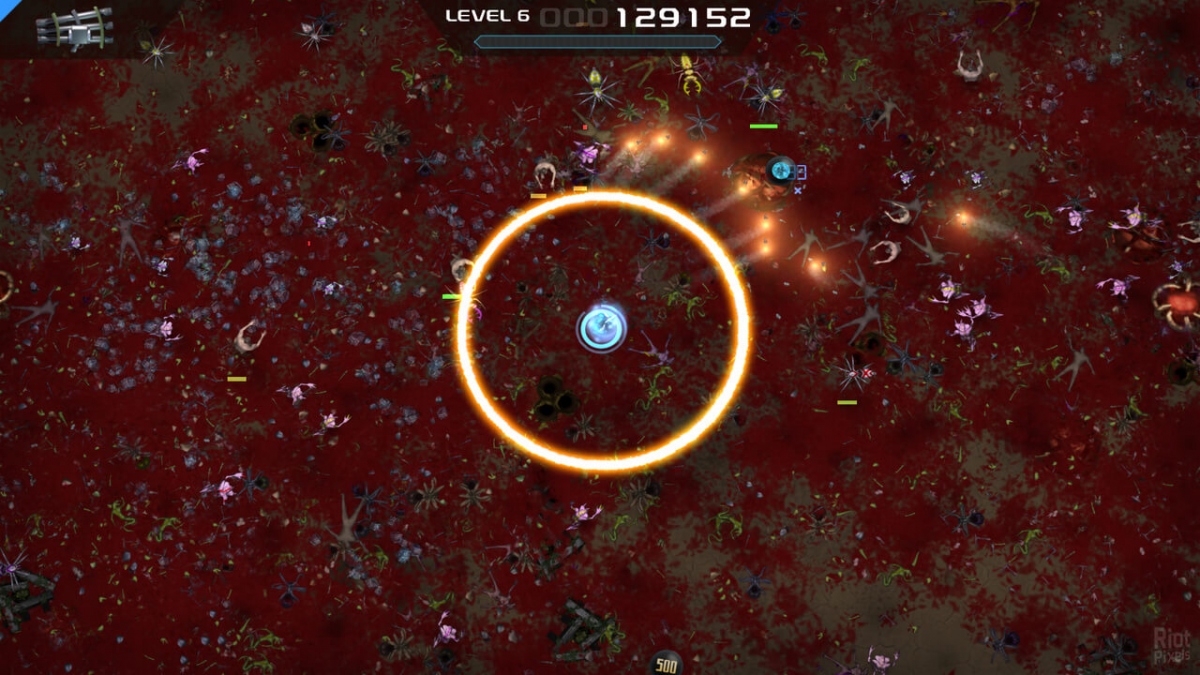Click the multi-barrel weapon icon
The width and height of the screenshot is (1200, 675).
(x=74, y=27)
